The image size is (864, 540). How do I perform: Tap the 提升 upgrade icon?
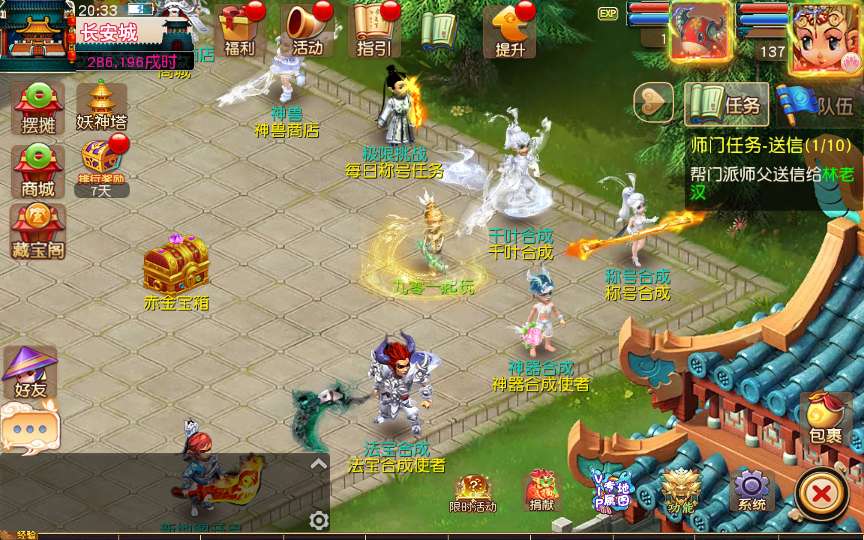point(509,30)
